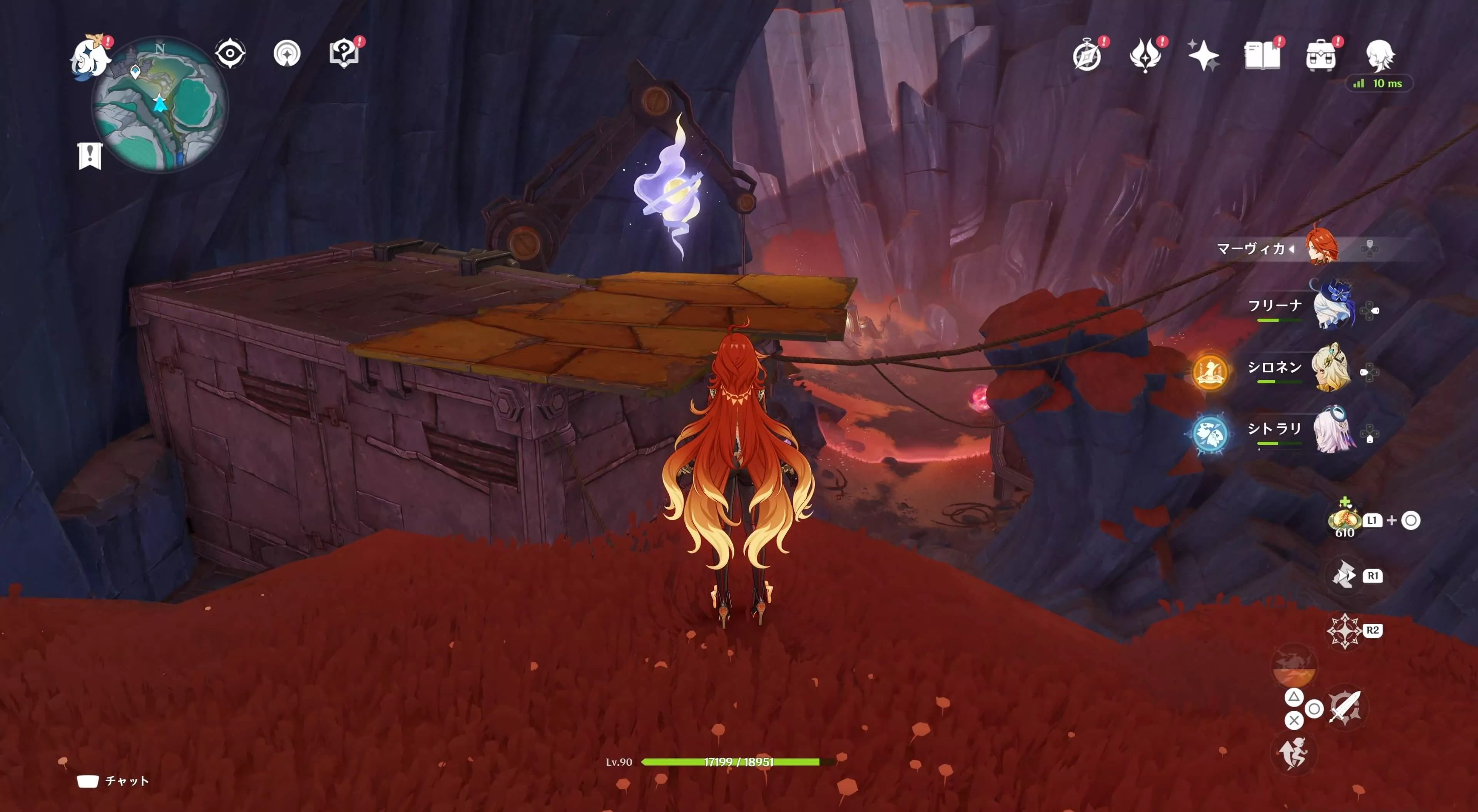Trigger the elemental burst icon
The image size is (1478, 812).
pyautogui.click(x=1293, y=666)
